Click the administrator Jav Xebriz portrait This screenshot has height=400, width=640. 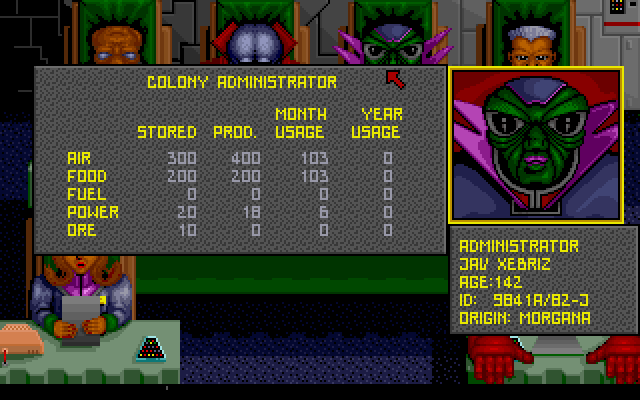pos(536,146)
